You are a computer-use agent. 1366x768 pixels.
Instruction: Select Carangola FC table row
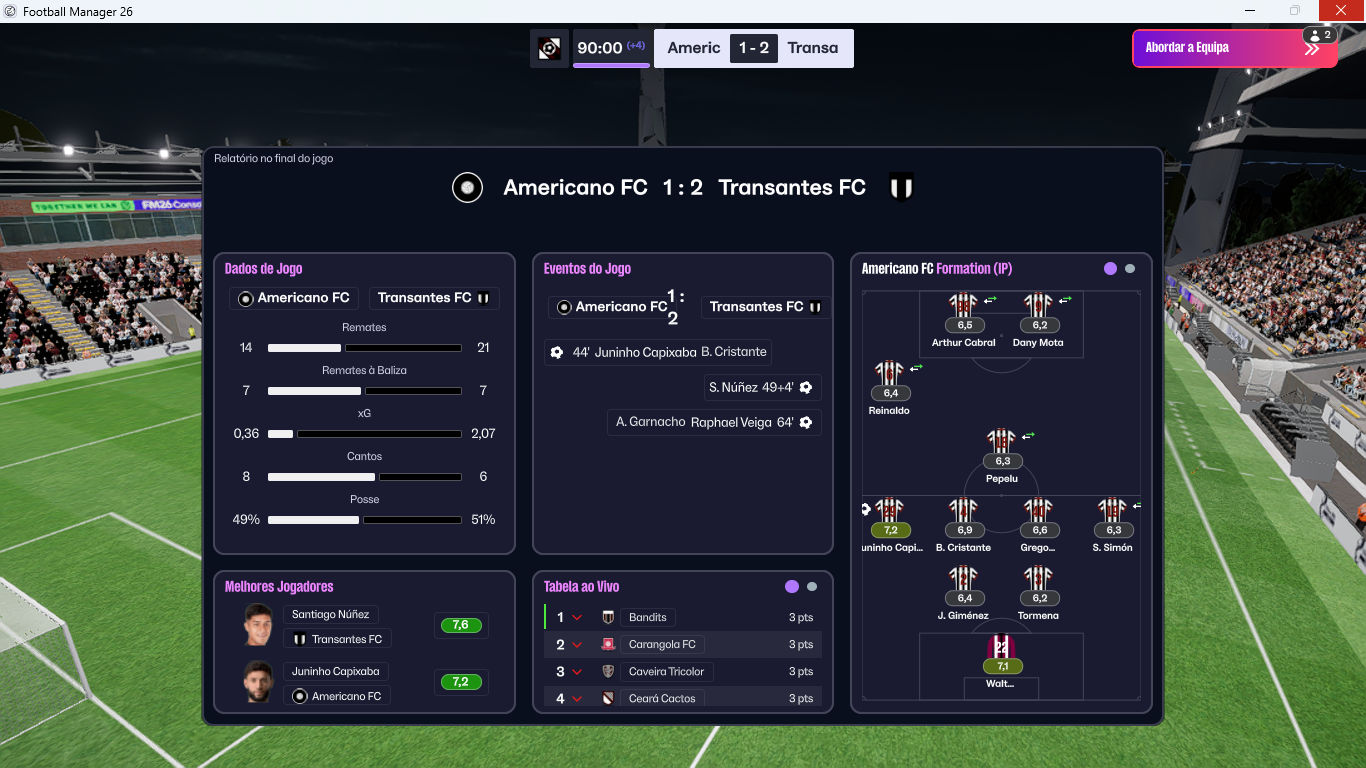click(661, 645)
